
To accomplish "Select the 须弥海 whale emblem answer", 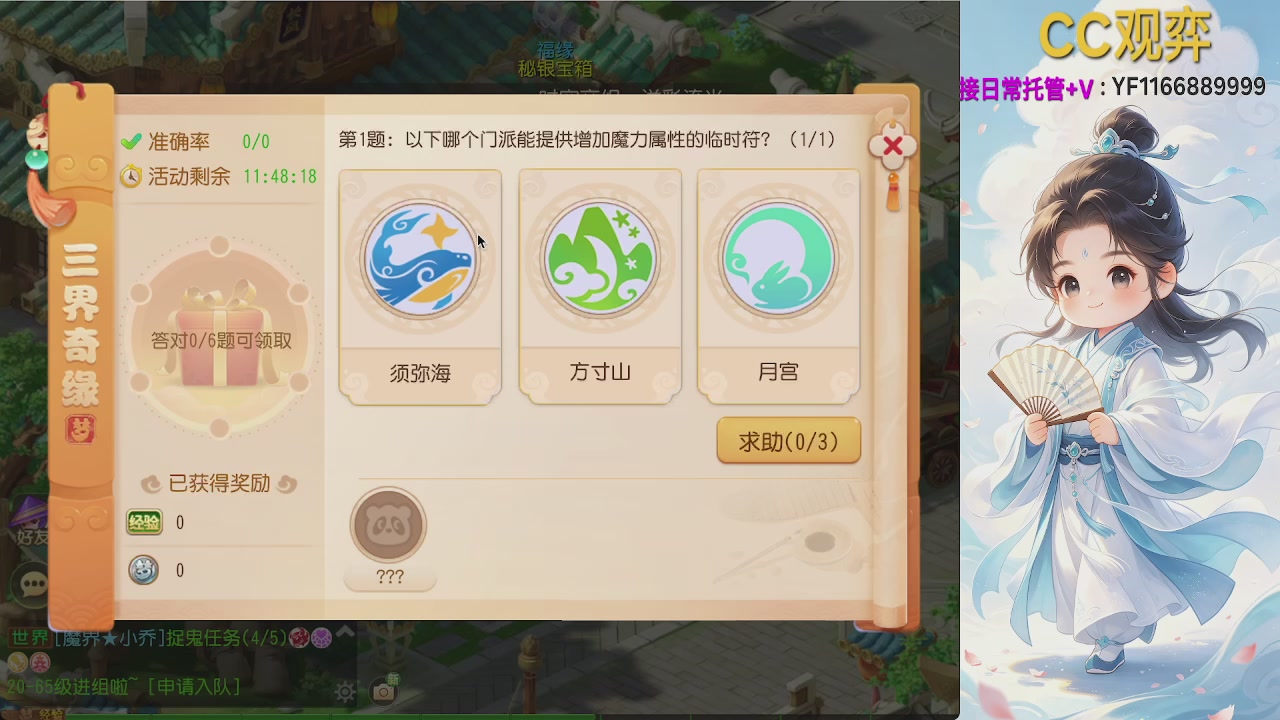I will click(x=420, y=258).
